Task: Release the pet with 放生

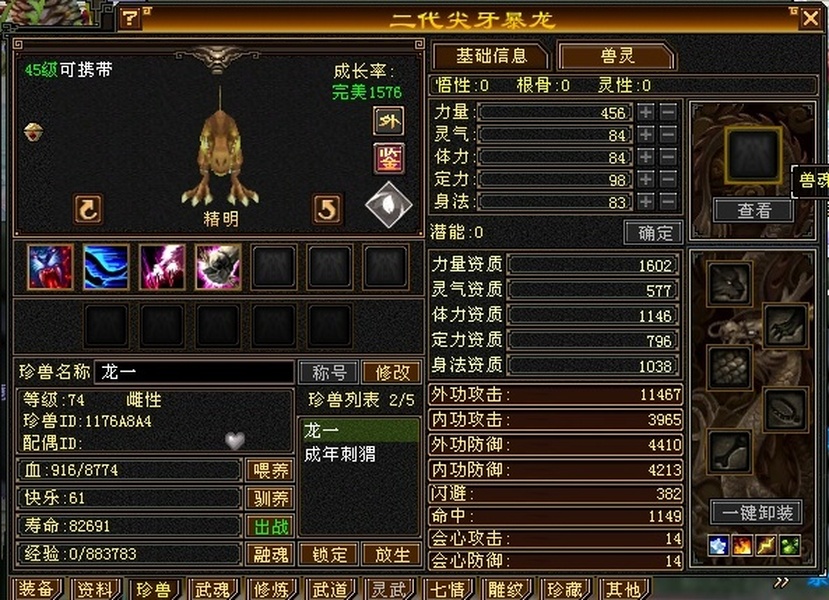Action: click(x=390, y=554)
